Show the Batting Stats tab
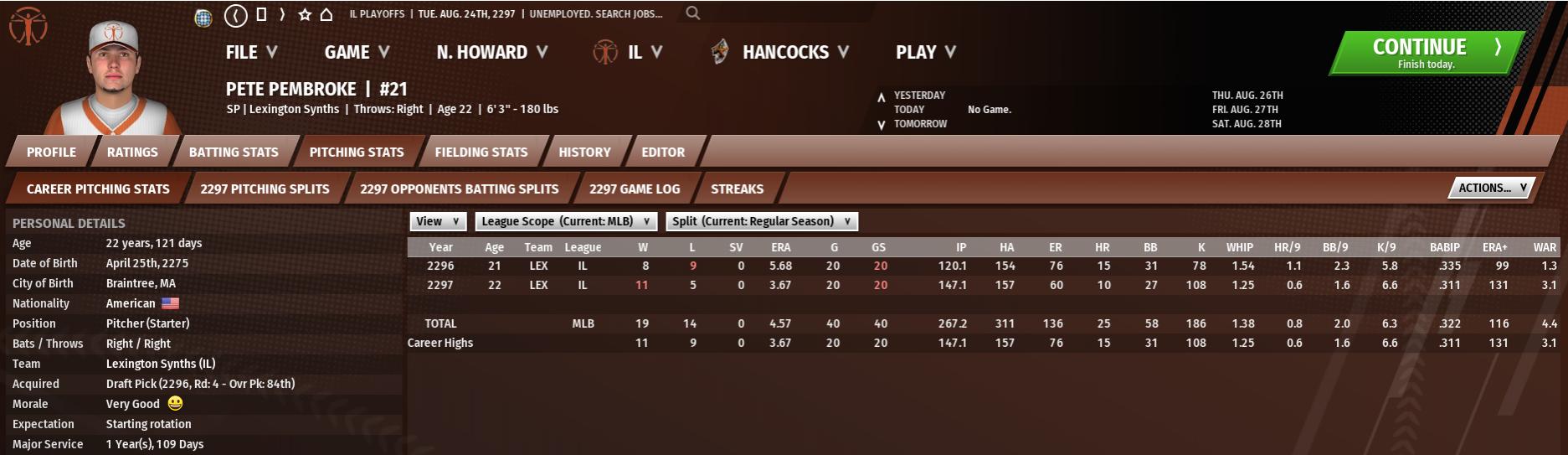Screen dimensions: 1568x455 pyautogui.click(x=234, y=152)
